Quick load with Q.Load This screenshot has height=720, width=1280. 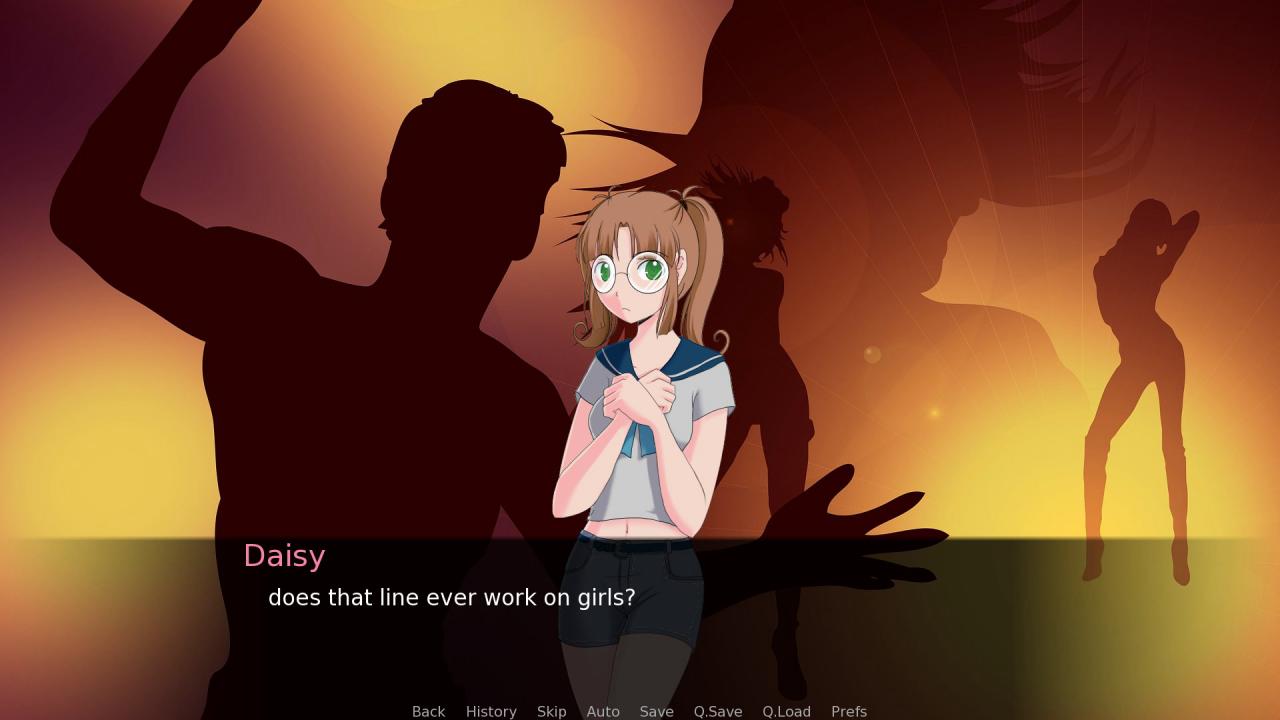(786, 711)
